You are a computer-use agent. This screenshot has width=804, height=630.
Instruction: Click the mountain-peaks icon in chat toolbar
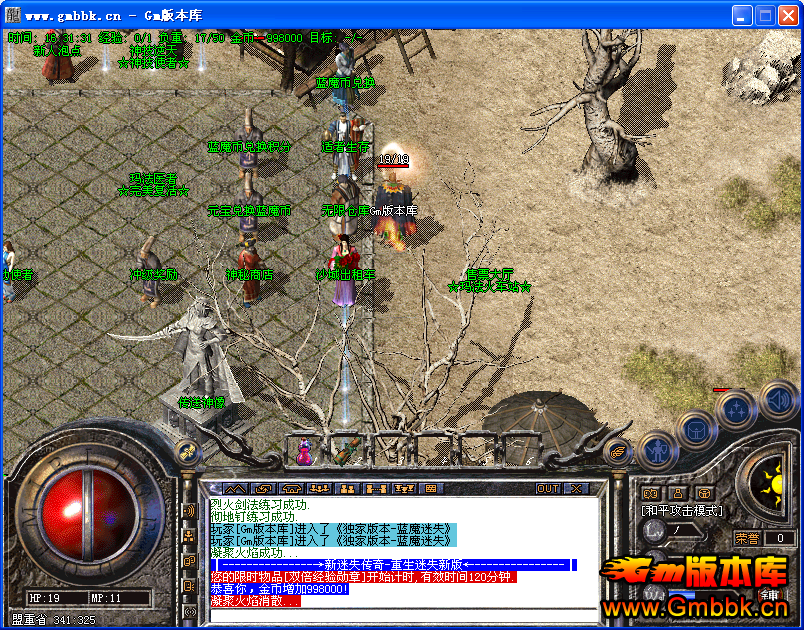(x=234, y=488)
